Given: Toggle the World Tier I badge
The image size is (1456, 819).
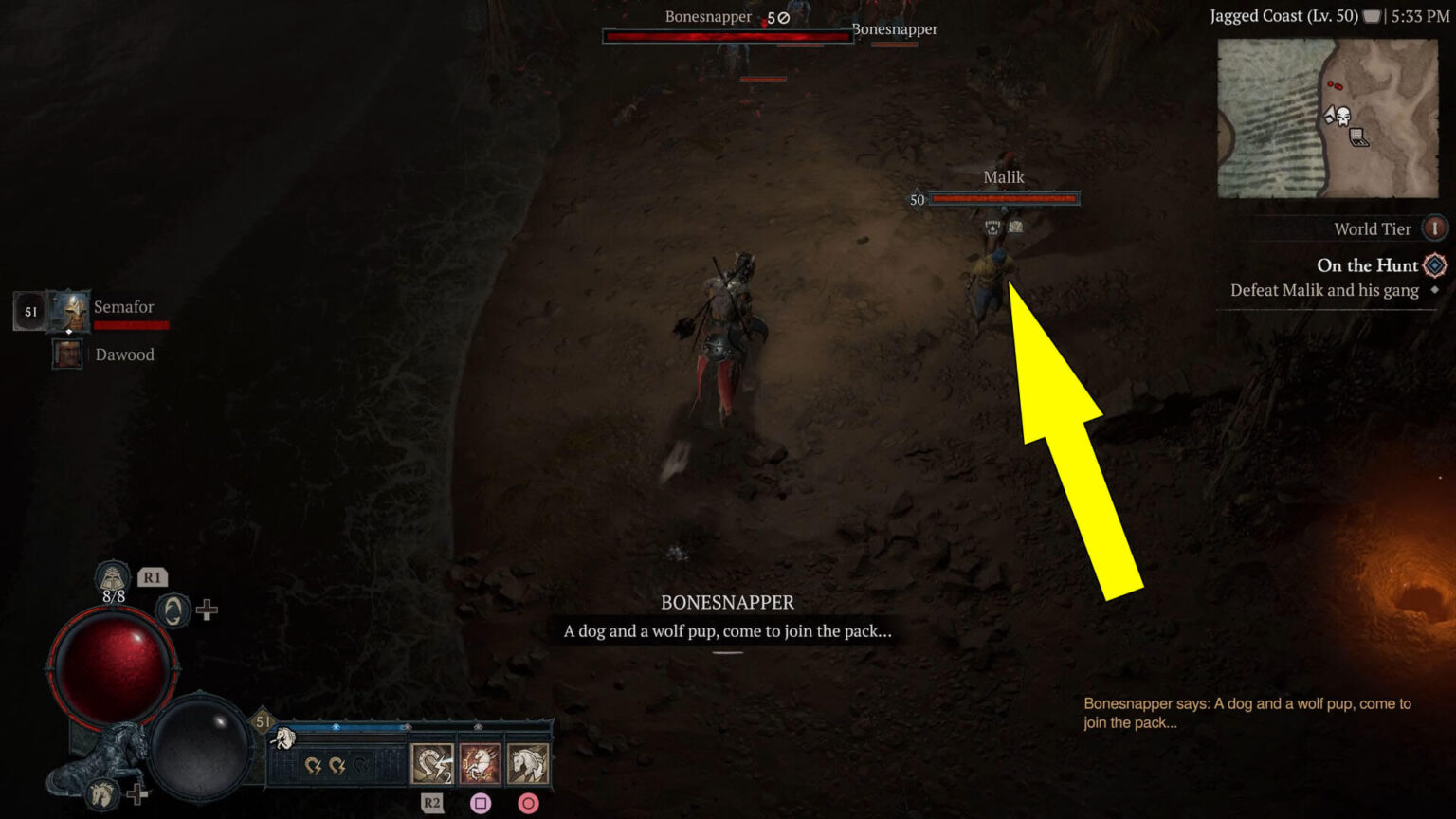Looking at the screenshot, I should point(1434,227).
